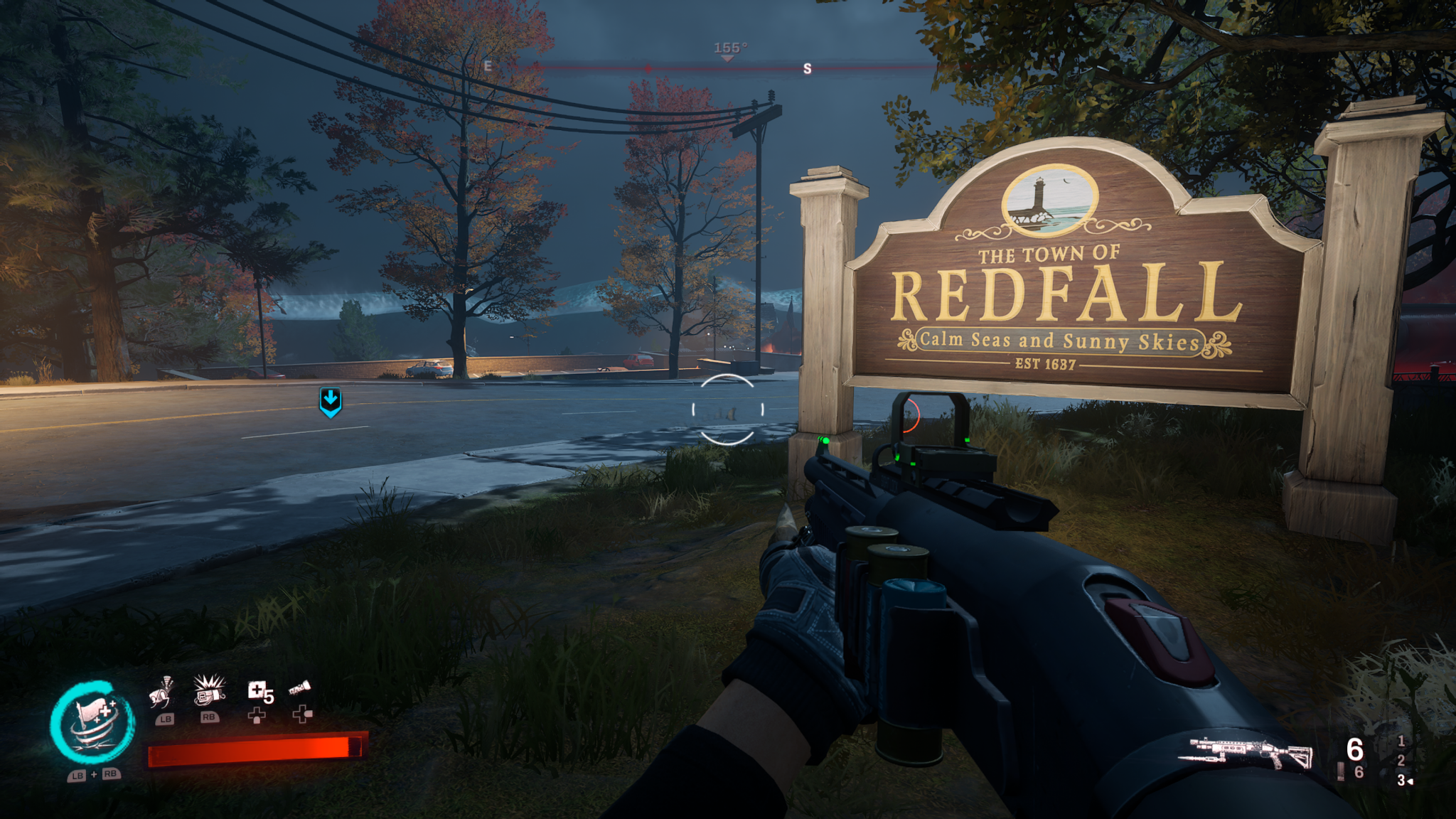Screen dimensions: 1456x819
Task: Switch to weapon slot 2
Action: [x=1401, y=760]
